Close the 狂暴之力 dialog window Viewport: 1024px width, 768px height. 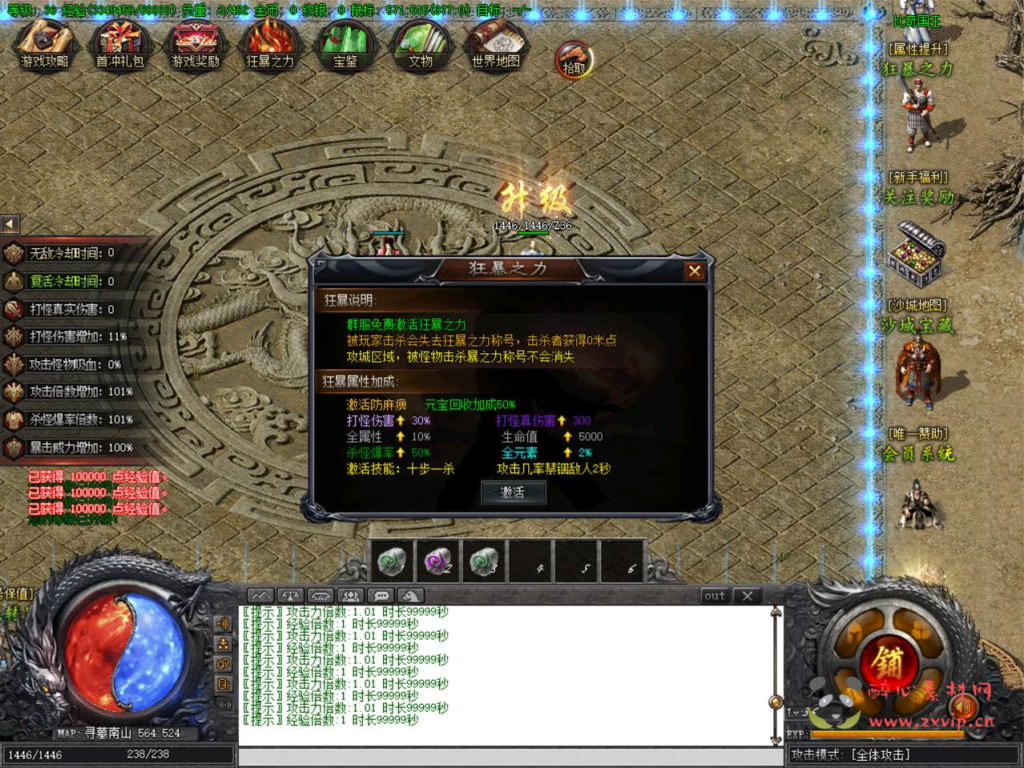click(694, 271)
